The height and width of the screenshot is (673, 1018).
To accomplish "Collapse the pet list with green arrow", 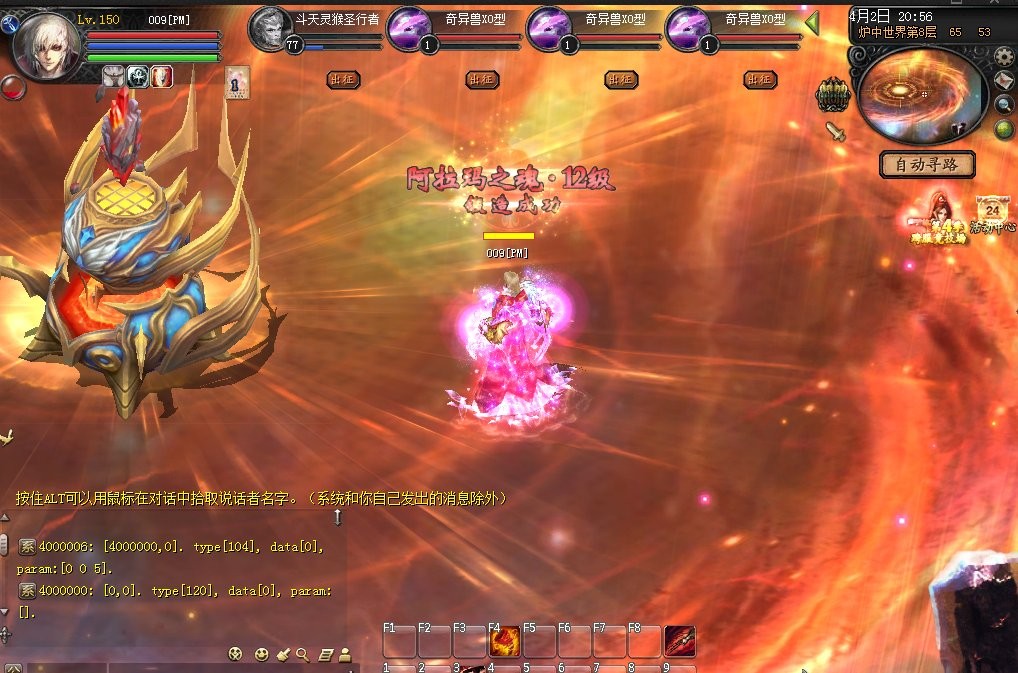I will 812,22.
